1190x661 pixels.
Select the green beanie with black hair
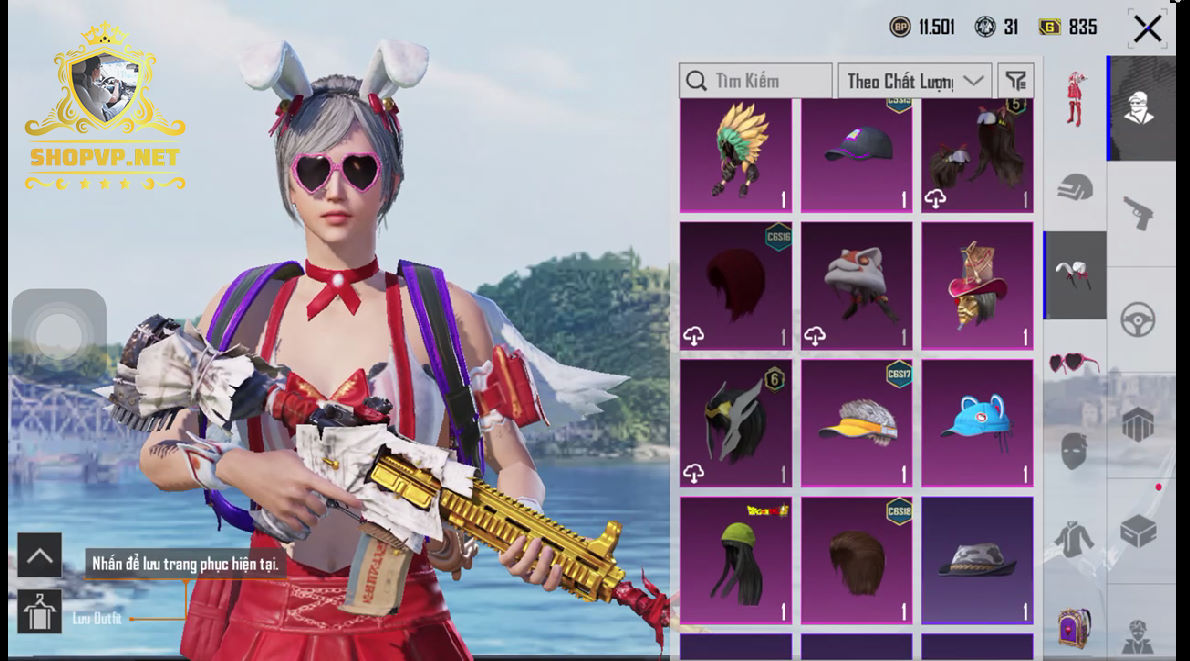[736, 561]
